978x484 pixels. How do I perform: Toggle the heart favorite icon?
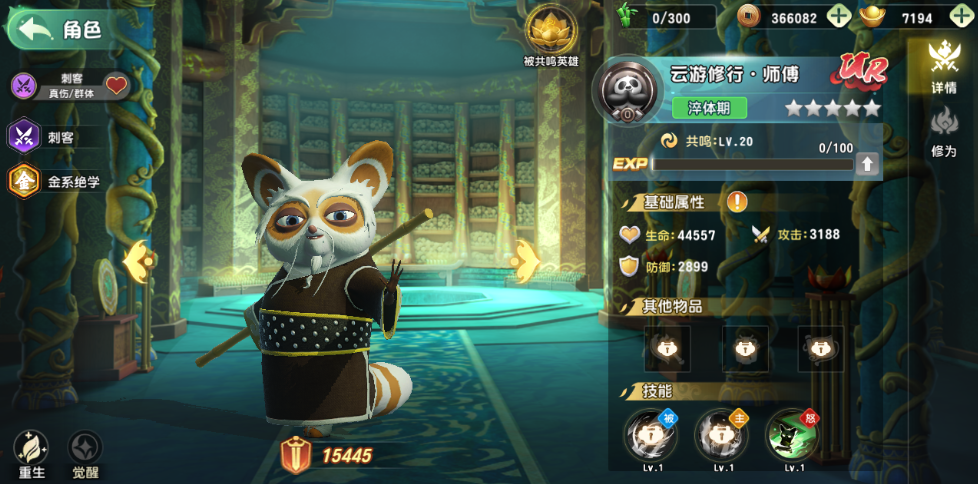pos(117,86)
